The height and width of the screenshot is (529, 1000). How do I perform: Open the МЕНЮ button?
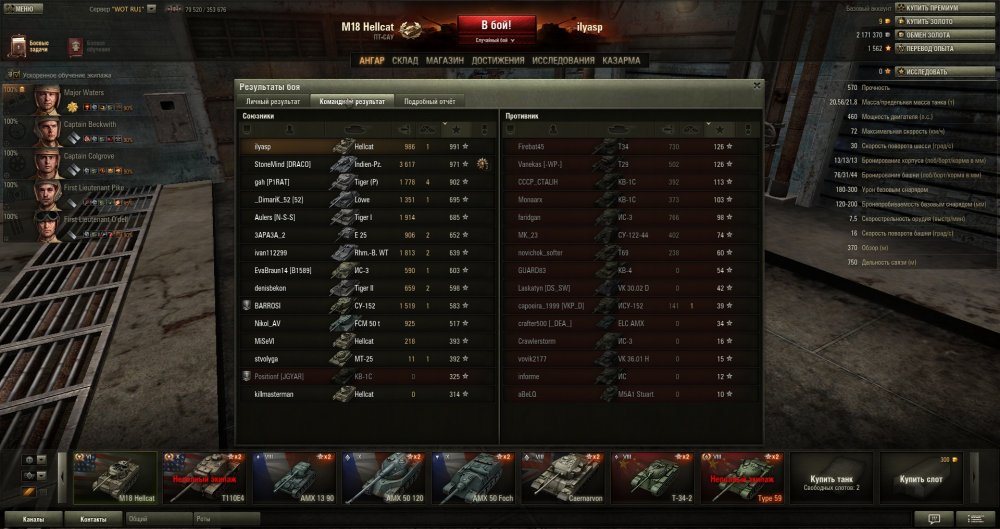23,7
